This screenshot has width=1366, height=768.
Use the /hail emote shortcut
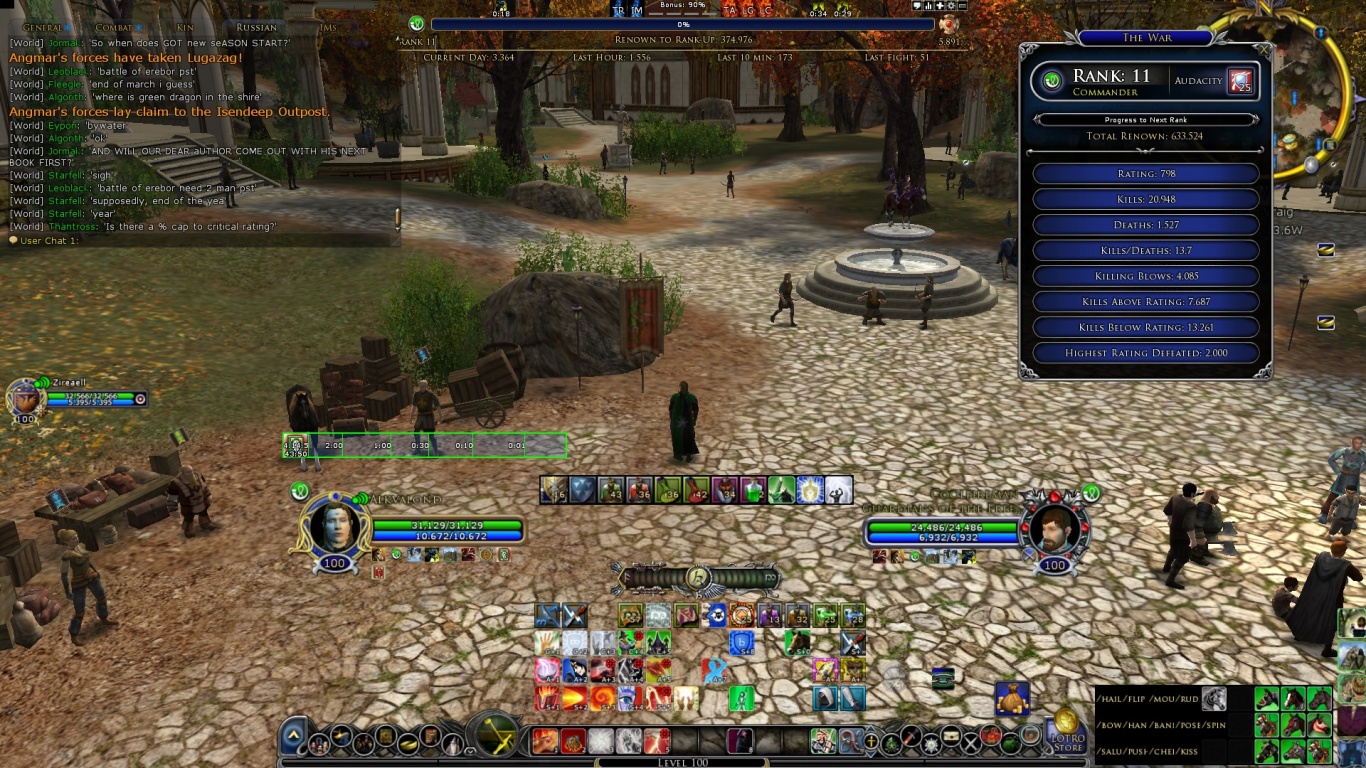1112,698
